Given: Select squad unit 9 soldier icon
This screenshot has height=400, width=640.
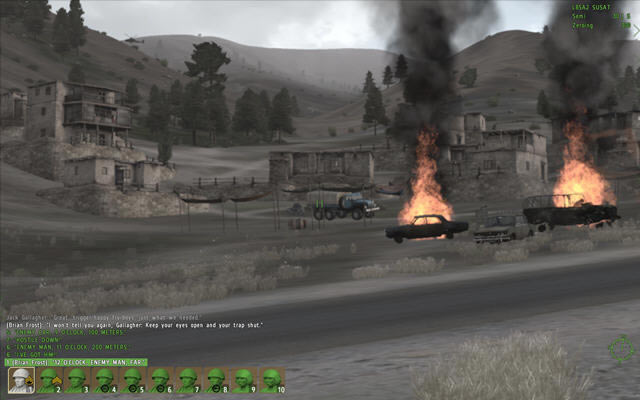Looking at the screenshot, I should (243, 380).
